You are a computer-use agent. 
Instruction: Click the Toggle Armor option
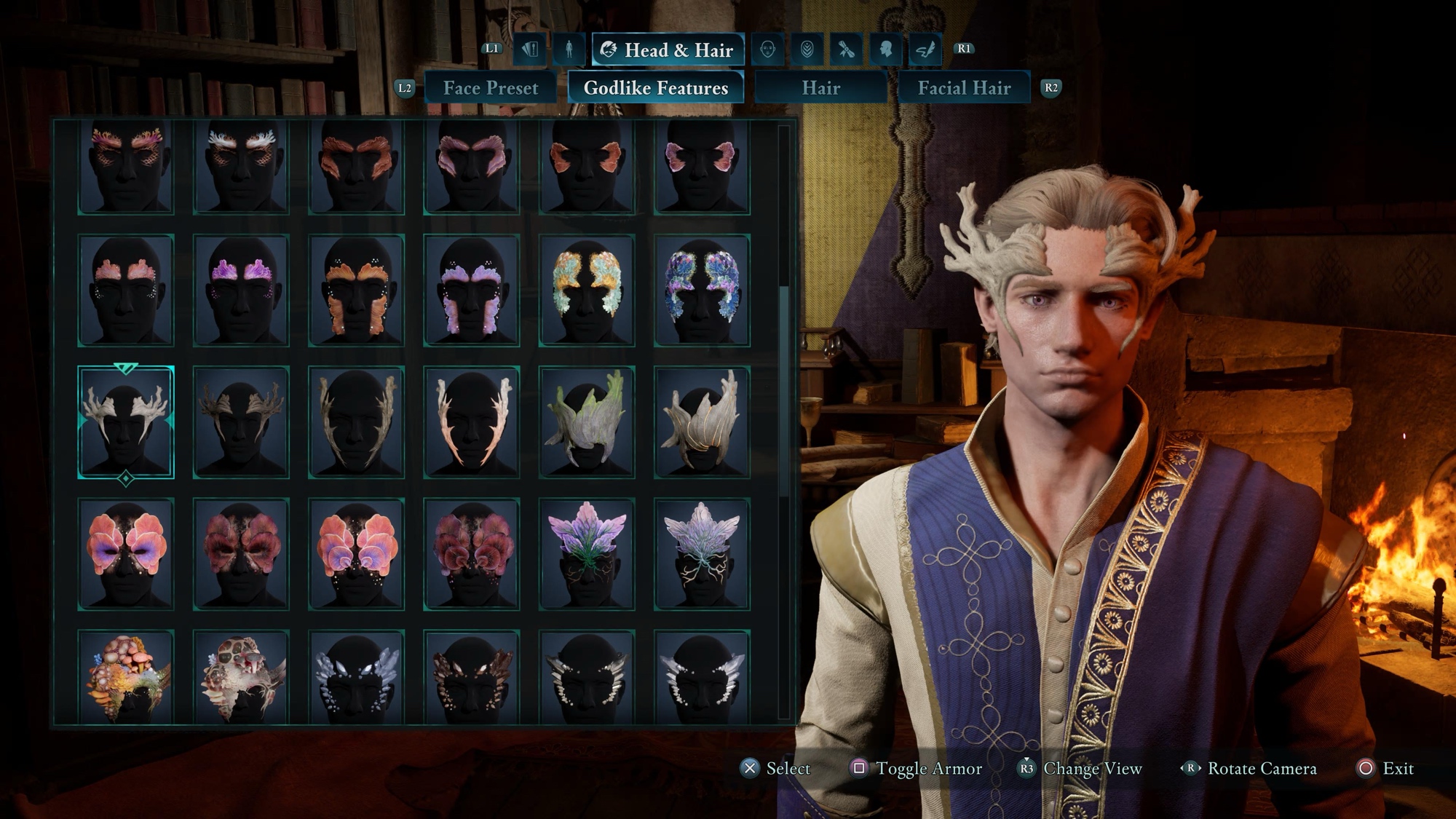[x=917, y=769]
